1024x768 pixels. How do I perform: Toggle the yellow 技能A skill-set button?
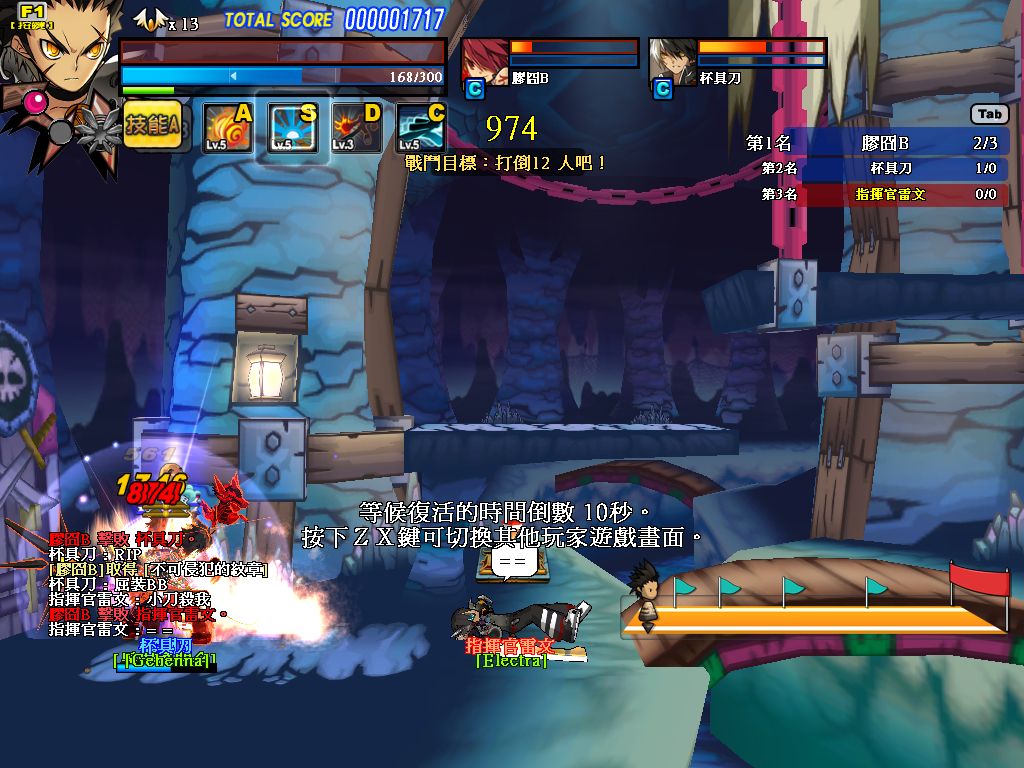[x=152, y=126]
